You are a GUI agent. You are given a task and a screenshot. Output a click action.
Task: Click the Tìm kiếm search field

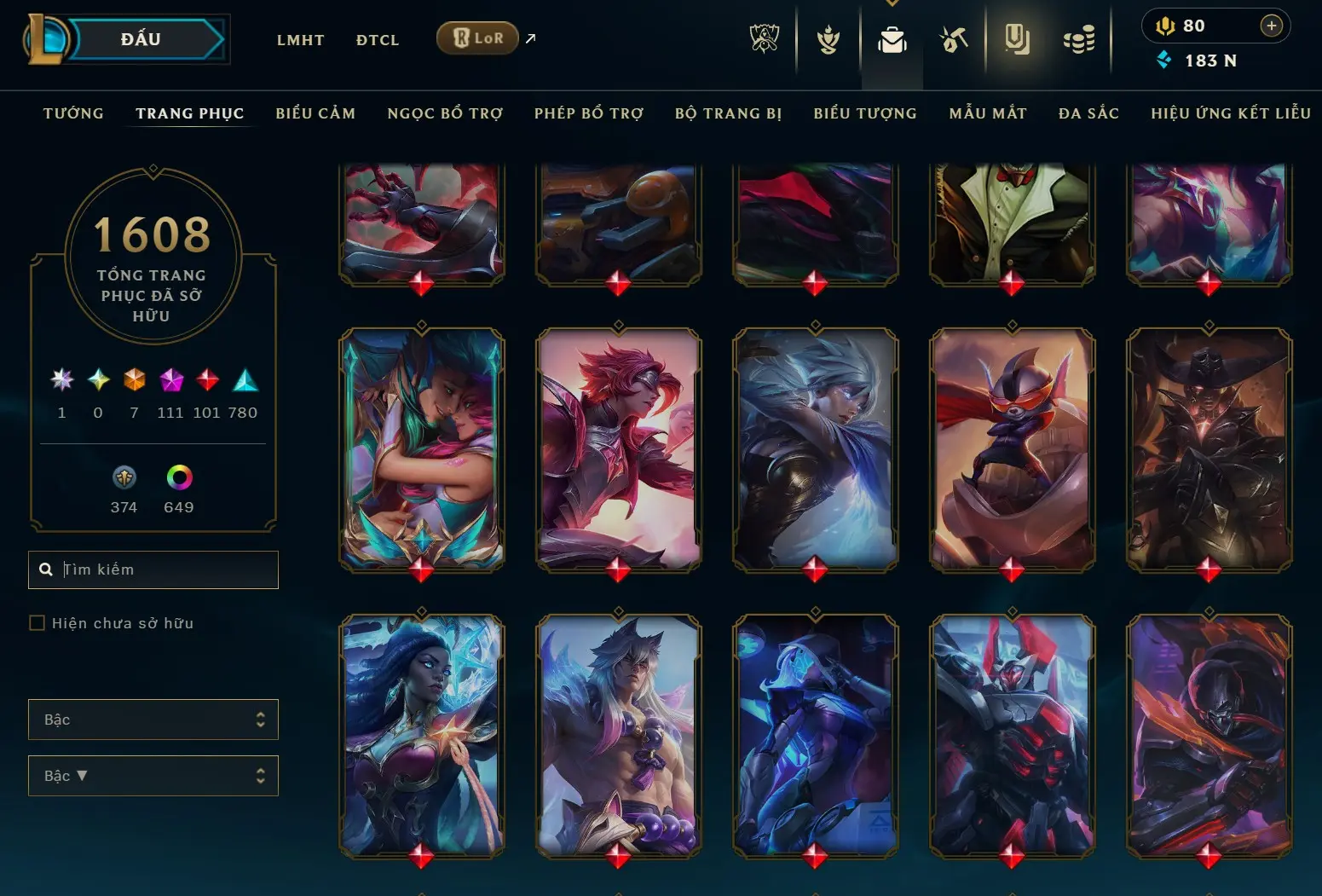(166, 569)
